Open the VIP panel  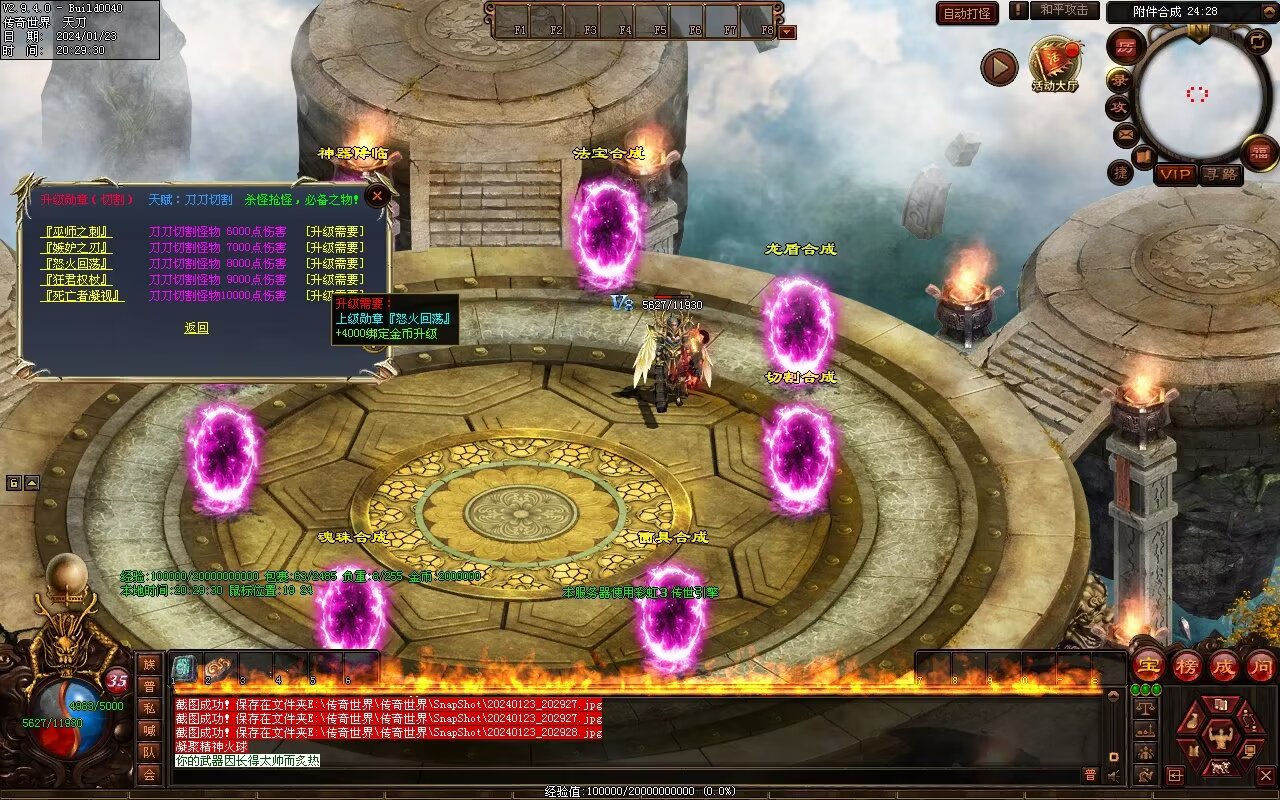pos(1176,175)
